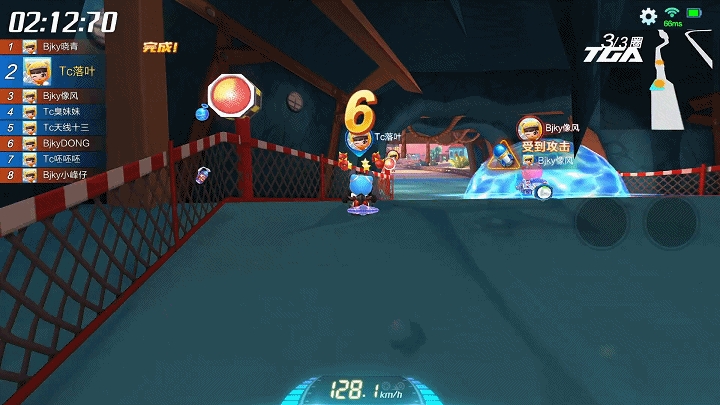The width and height of the screenshot is (720, 405).
Task: Use the red ball item slot
Action: coord(230,96)
